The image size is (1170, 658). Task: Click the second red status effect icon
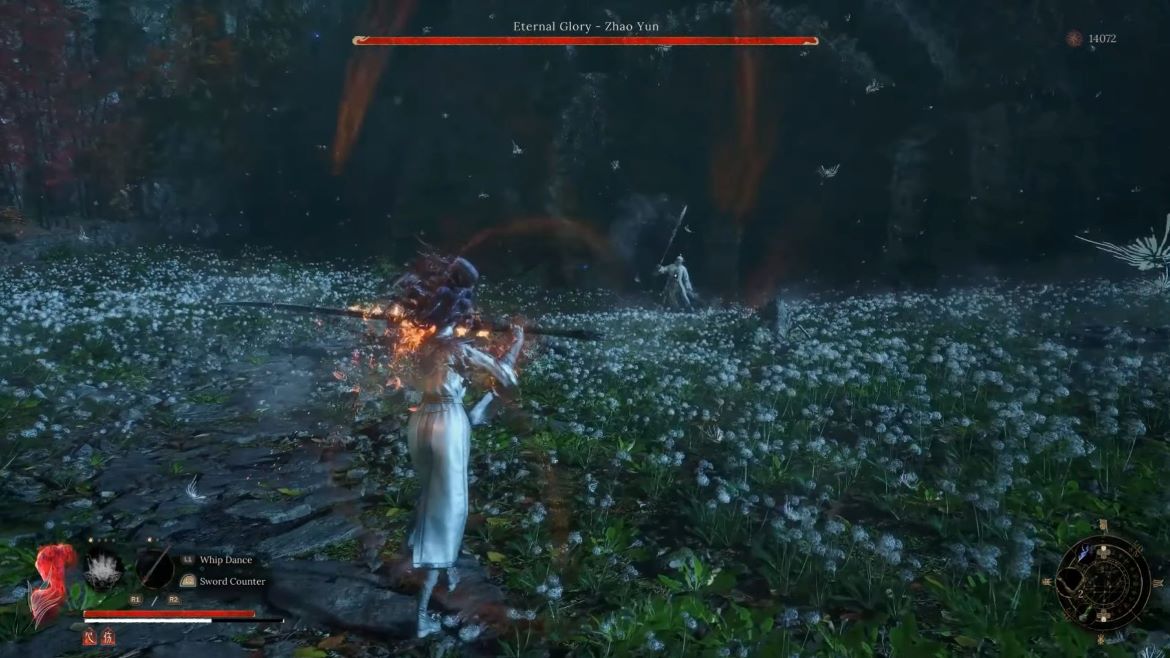[x=107, y=636]
